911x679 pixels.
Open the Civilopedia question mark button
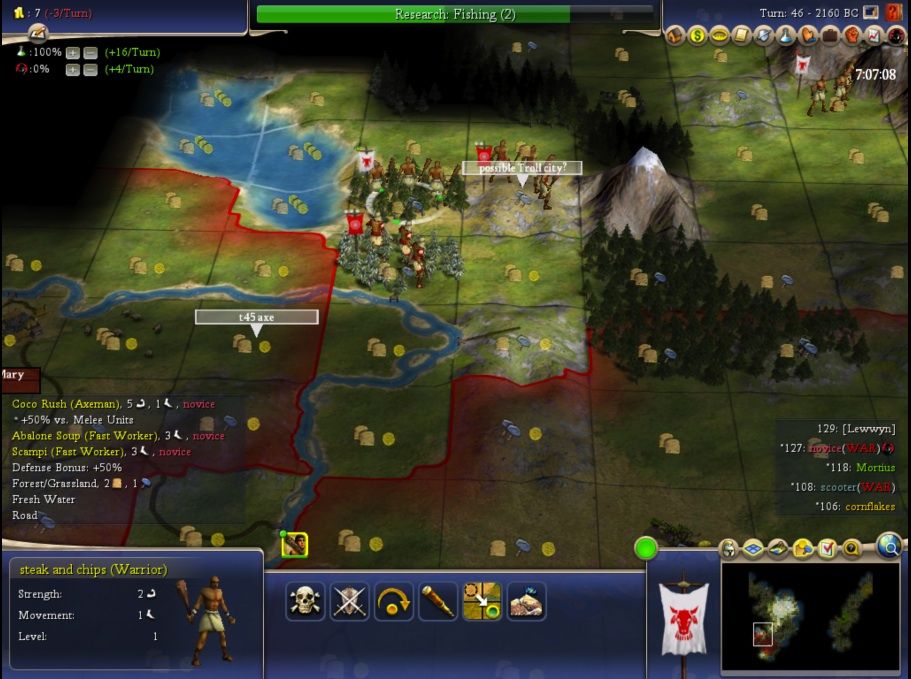[894, 12]
